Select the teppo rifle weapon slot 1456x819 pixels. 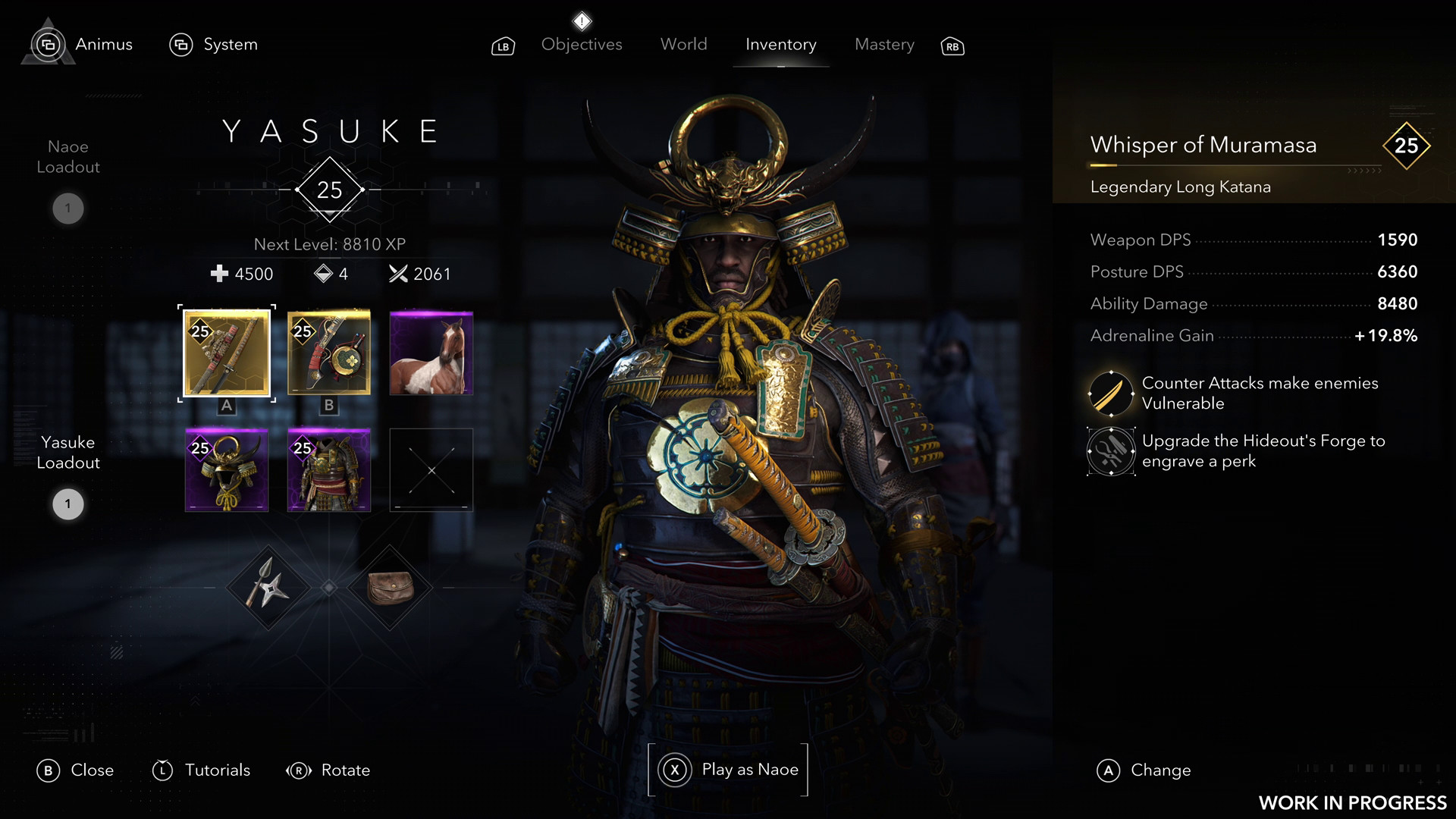pos(329,353)
